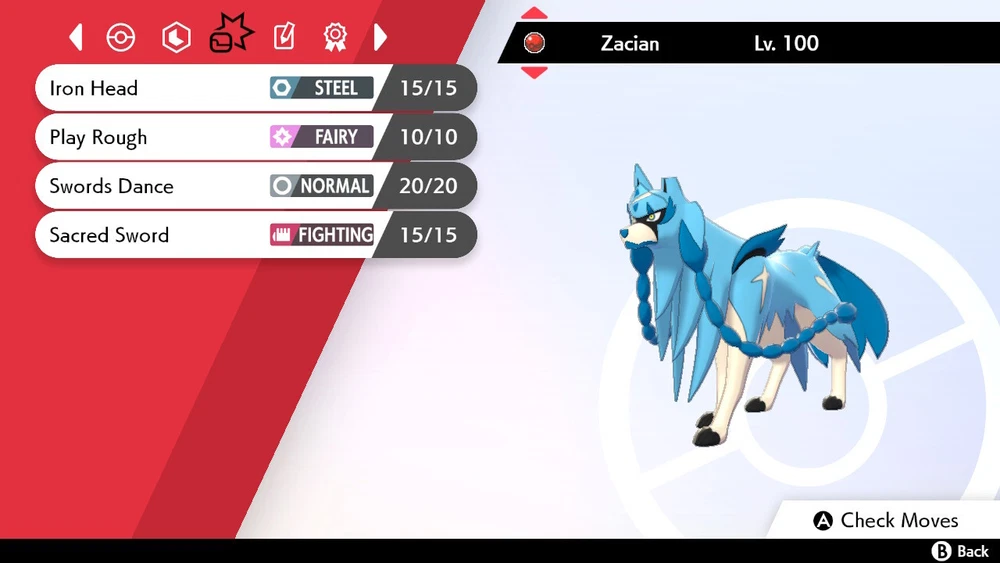Open the Check Moves option
The width and height of the screenshot is (1000, 563).
coord(886,520)
